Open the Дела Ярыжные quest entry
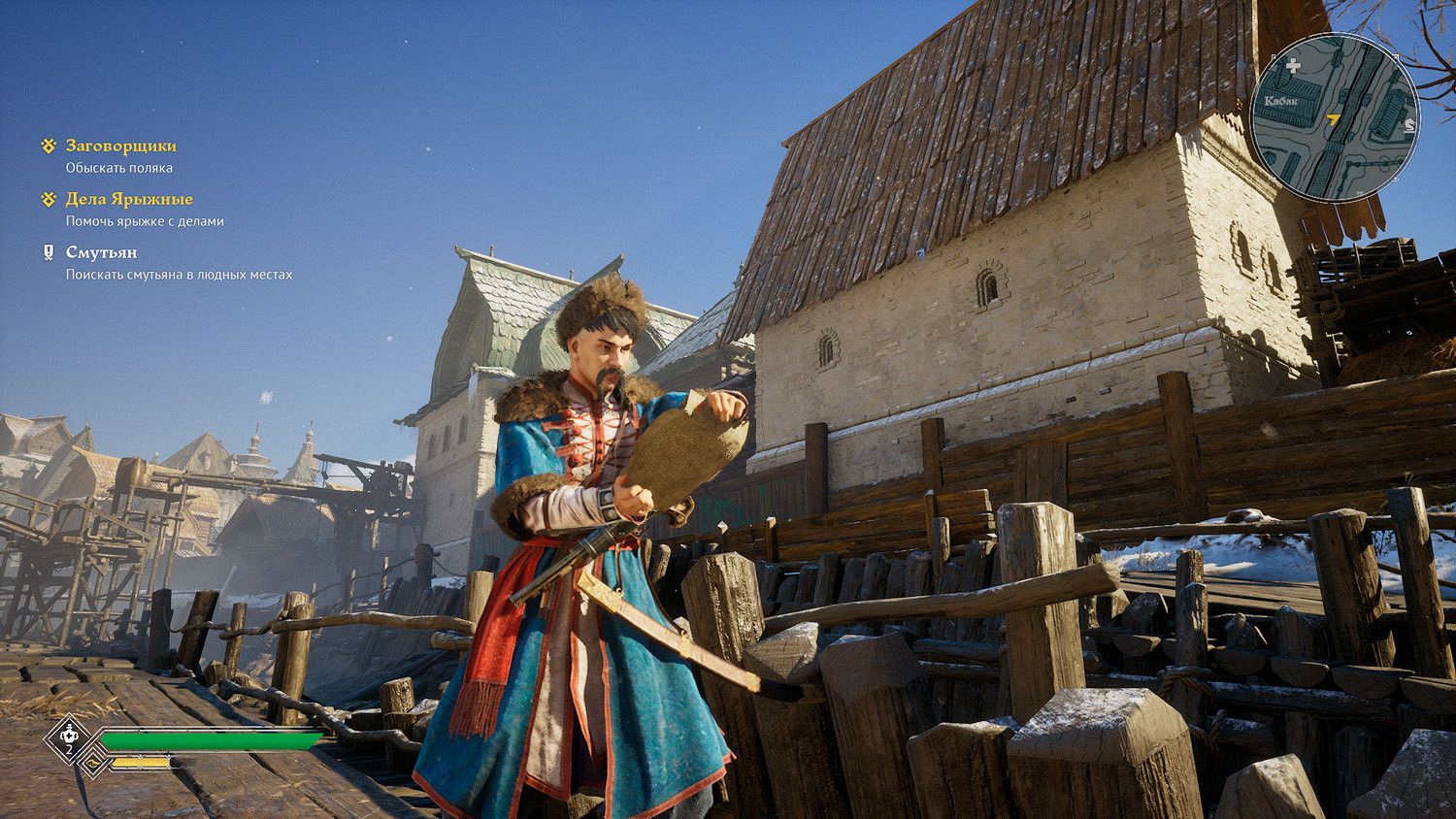This screenshot has width=1456, height=819. click(129, 199)
